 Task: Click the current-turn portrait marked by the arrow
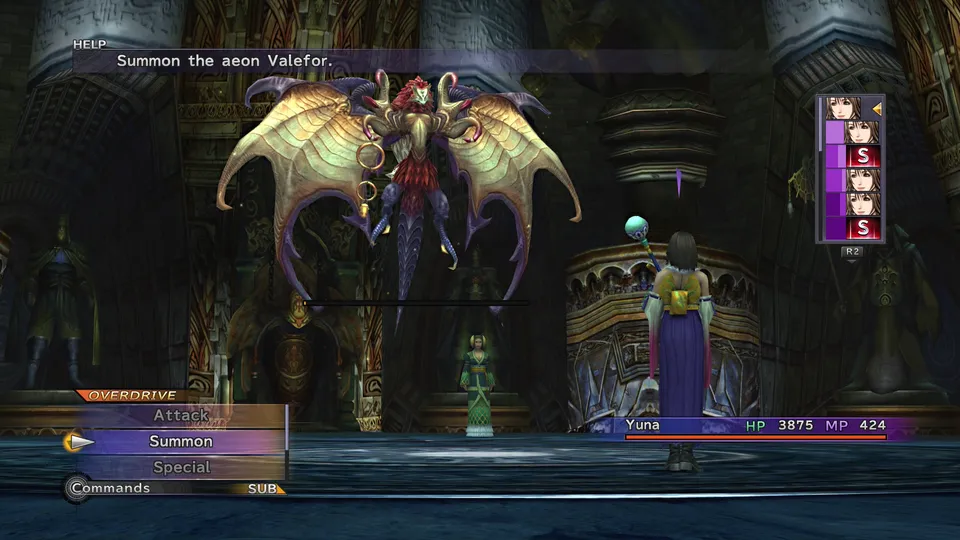pyautogui.click(x=843, y=108)
